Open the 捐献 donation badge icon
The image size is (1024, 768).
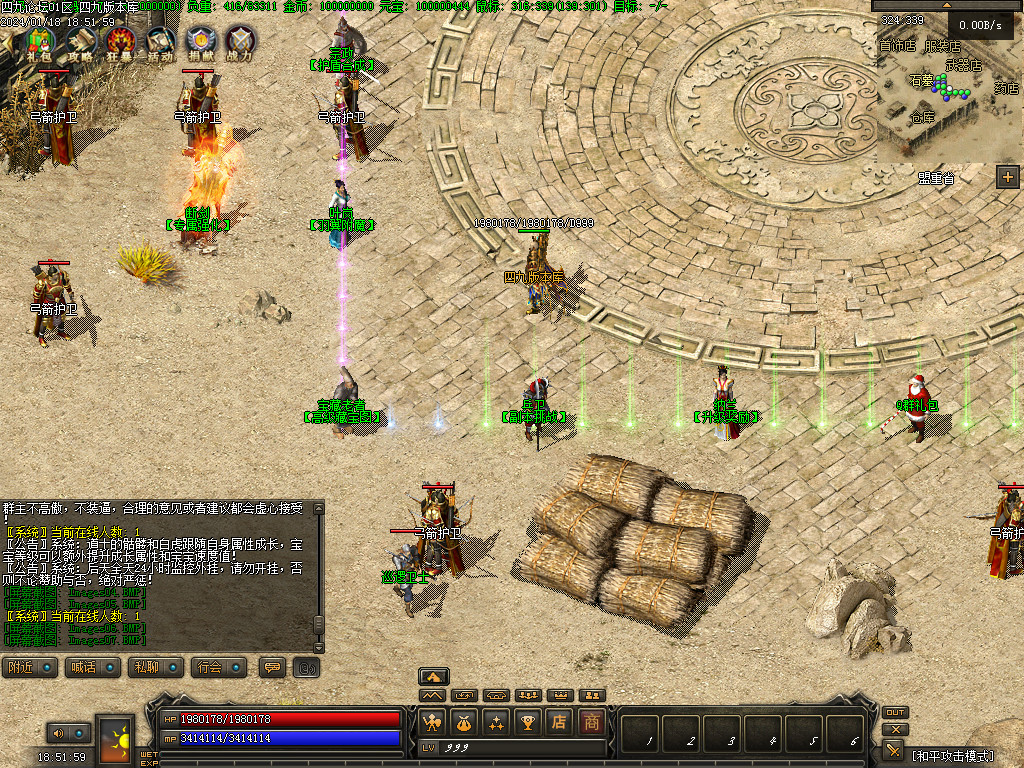[x=200, y=42]
